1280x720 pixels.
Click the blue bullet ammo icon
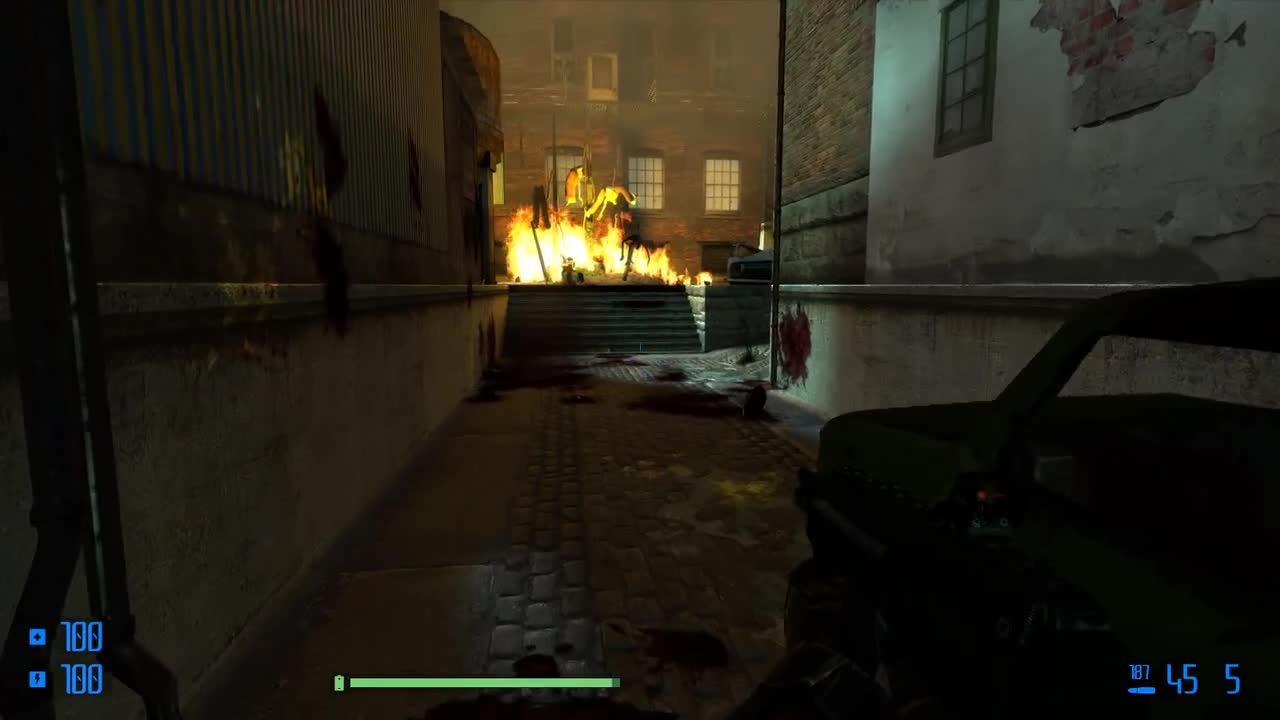[1141, 690]
